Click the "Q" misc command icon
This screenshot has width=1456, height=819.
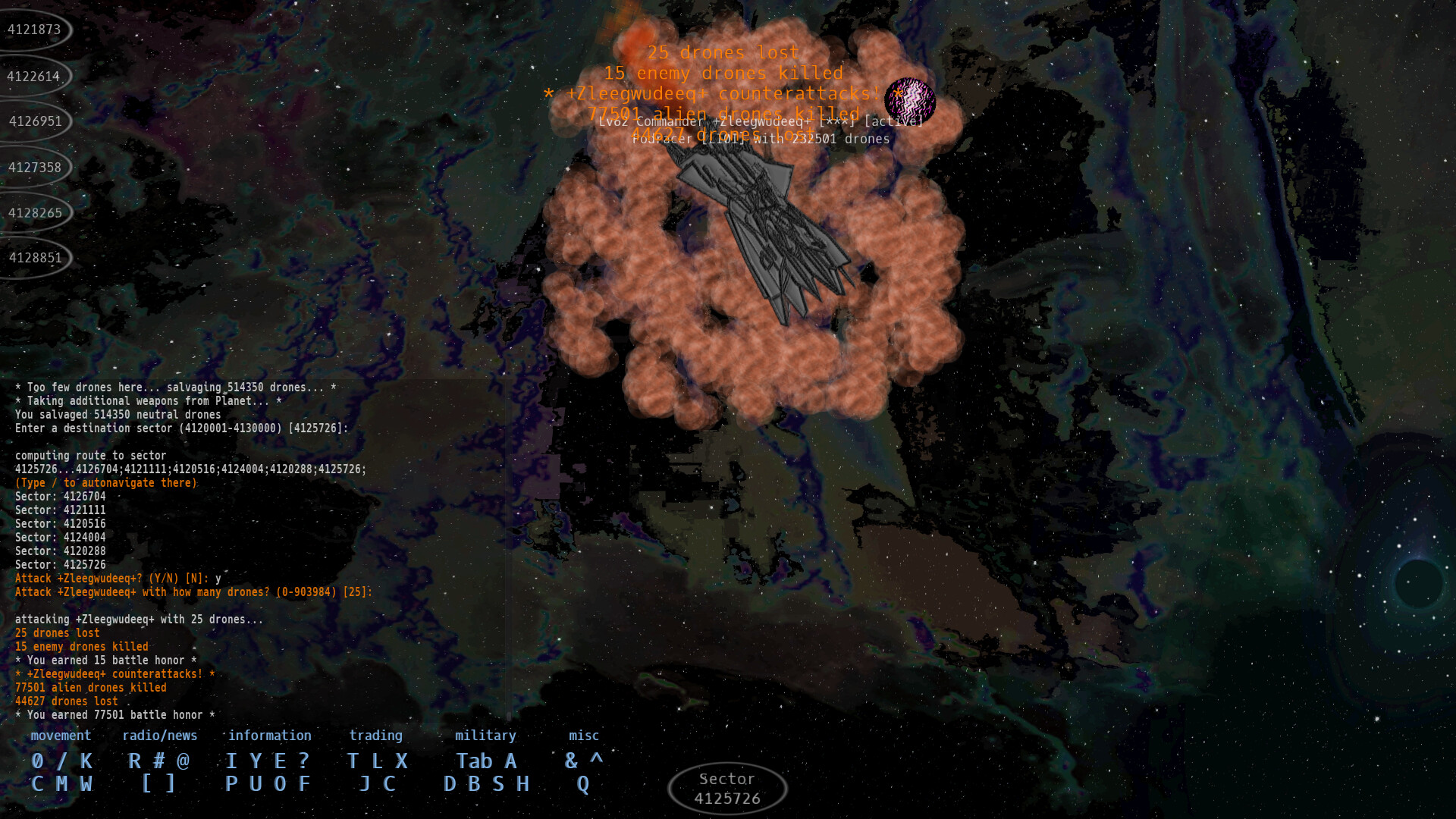coord(583,784)
